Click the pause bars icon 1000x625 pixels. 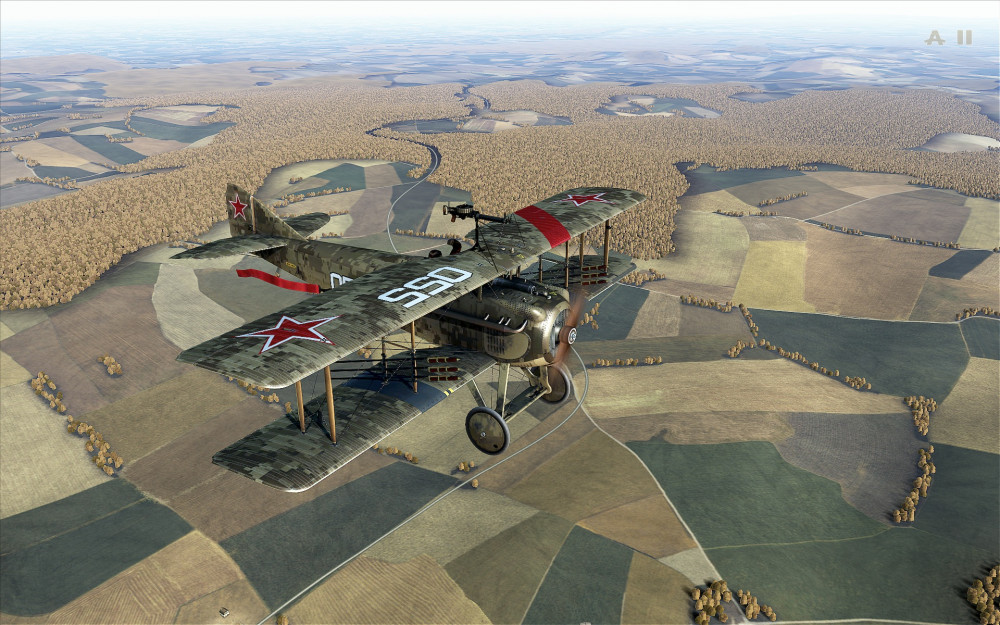(964, 38)
